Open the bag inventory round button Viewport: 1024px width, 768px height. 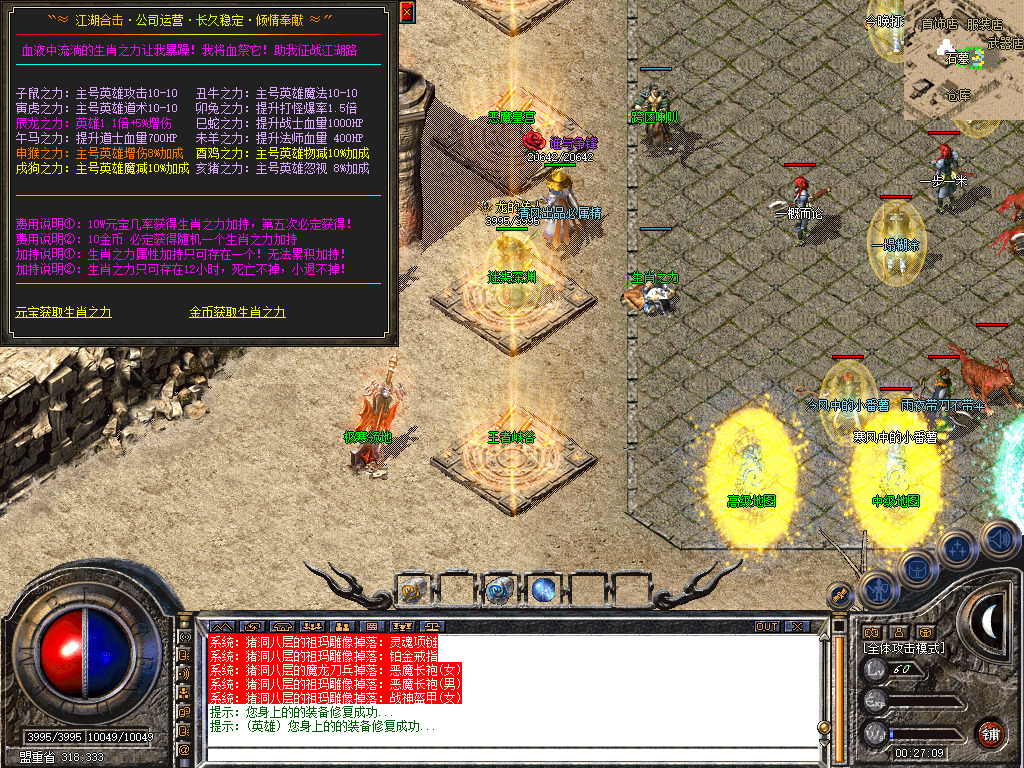(x=917, y=567)
